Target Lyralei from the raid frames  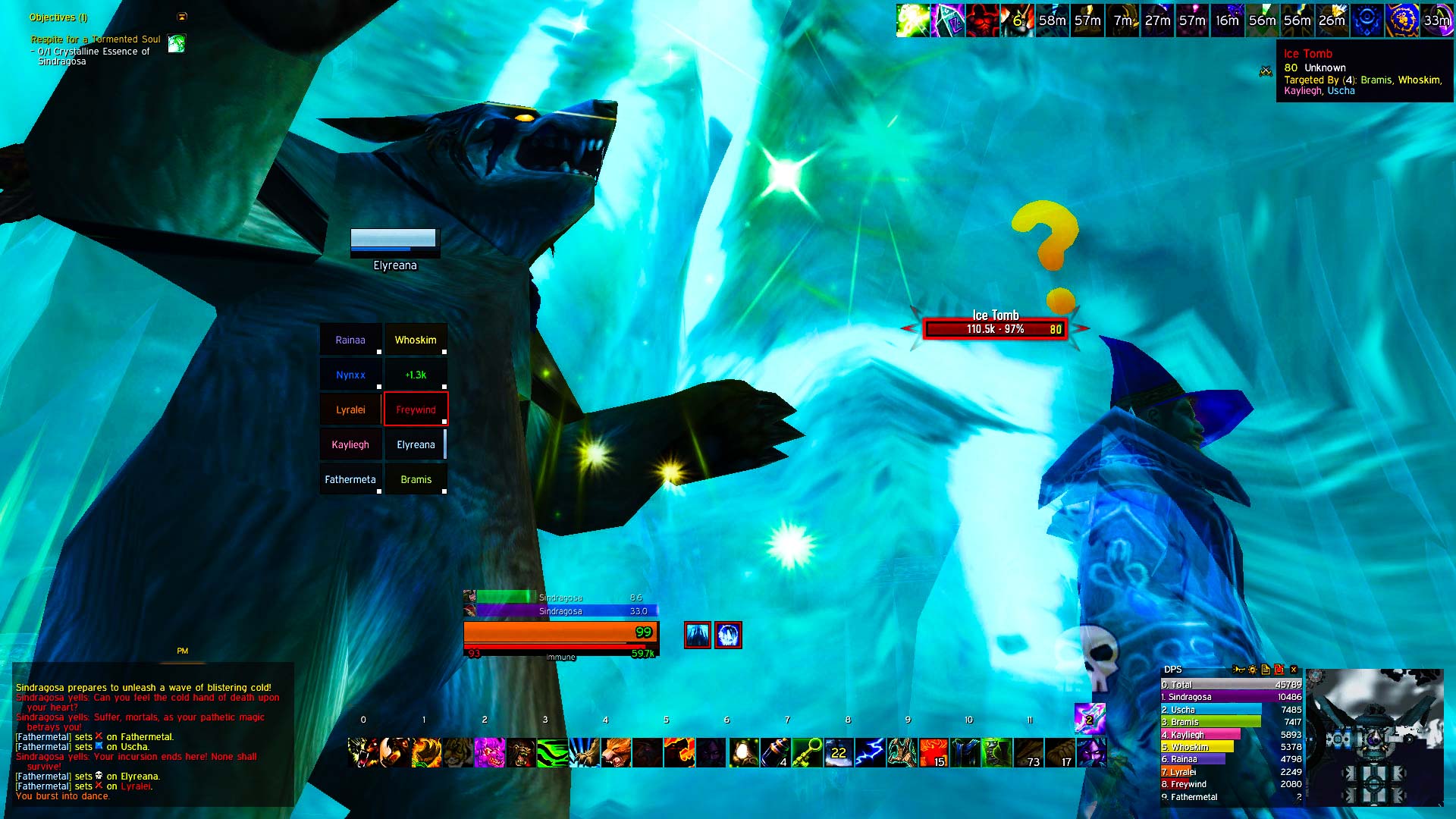click(350, 409)
